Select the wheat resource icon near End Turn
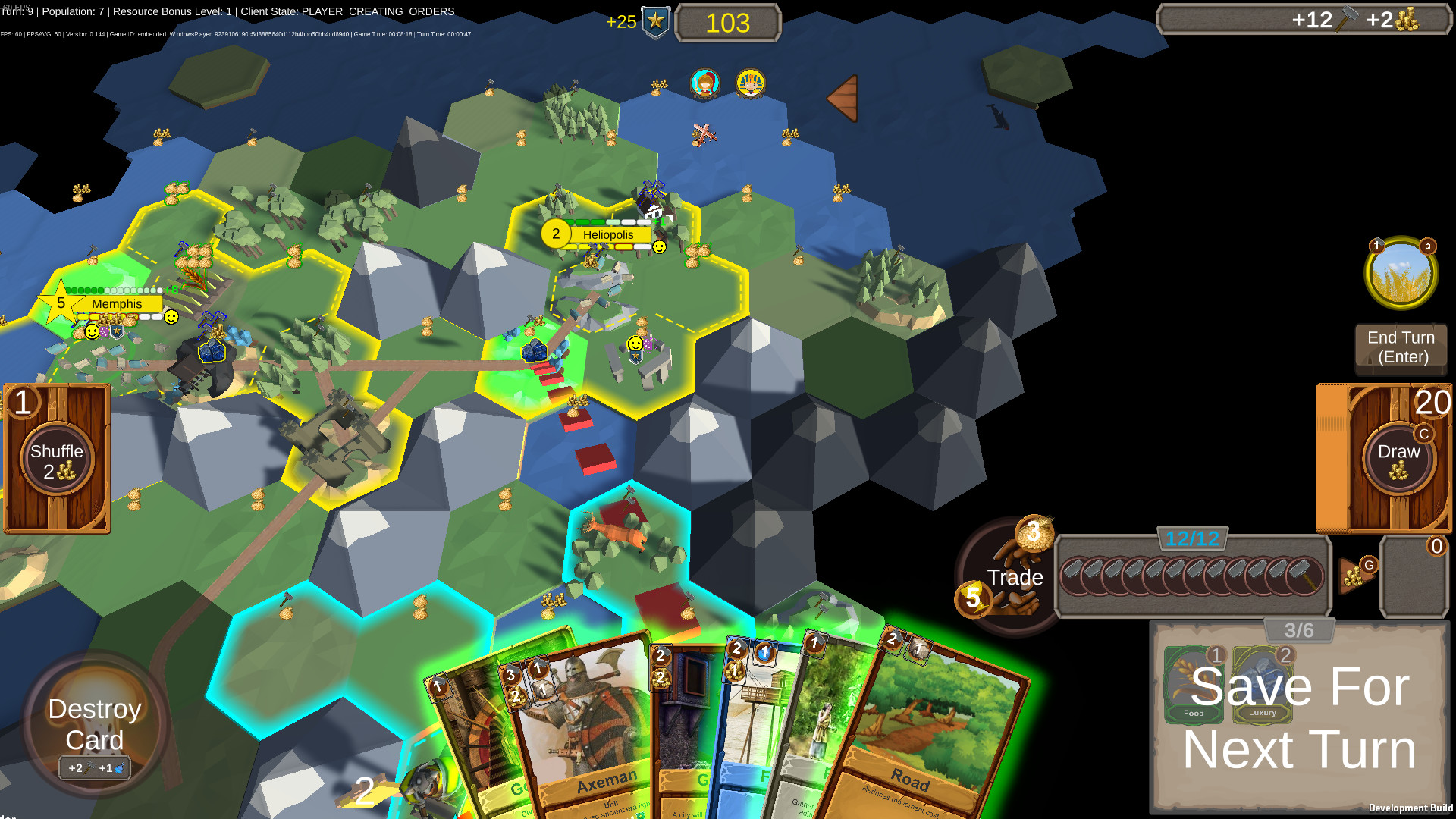 pyautogui.click(x=1401, y=274)
